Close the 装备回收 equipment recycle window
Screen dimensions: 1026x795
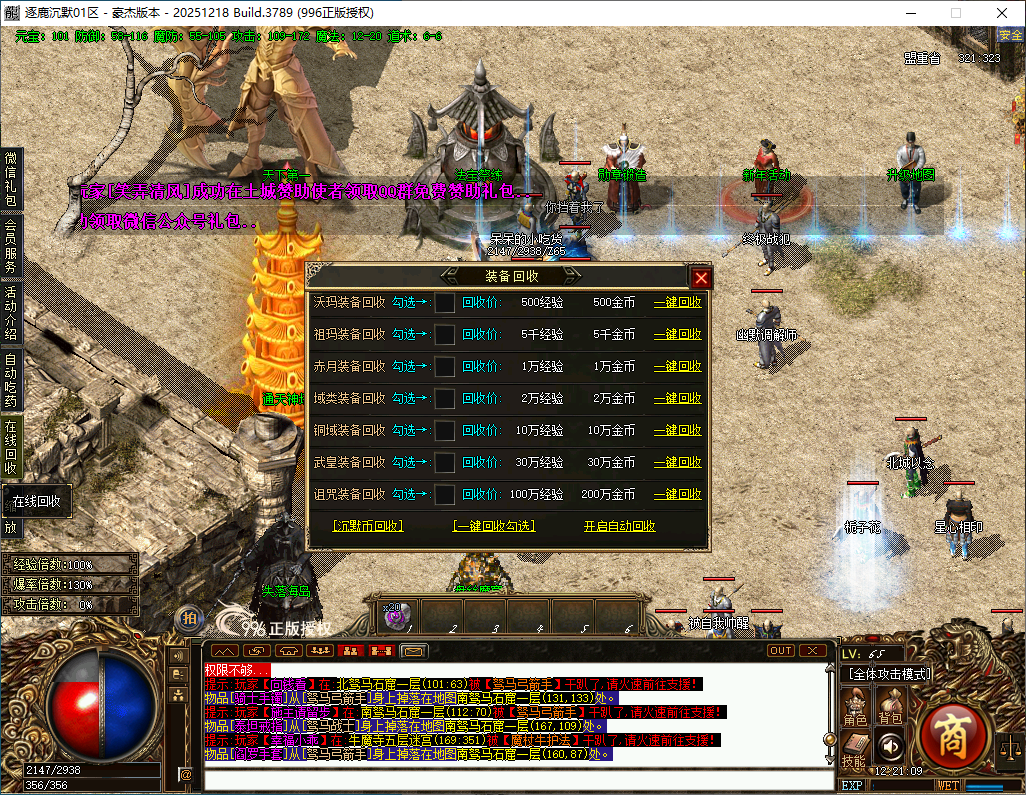click(x=701, y=278)
